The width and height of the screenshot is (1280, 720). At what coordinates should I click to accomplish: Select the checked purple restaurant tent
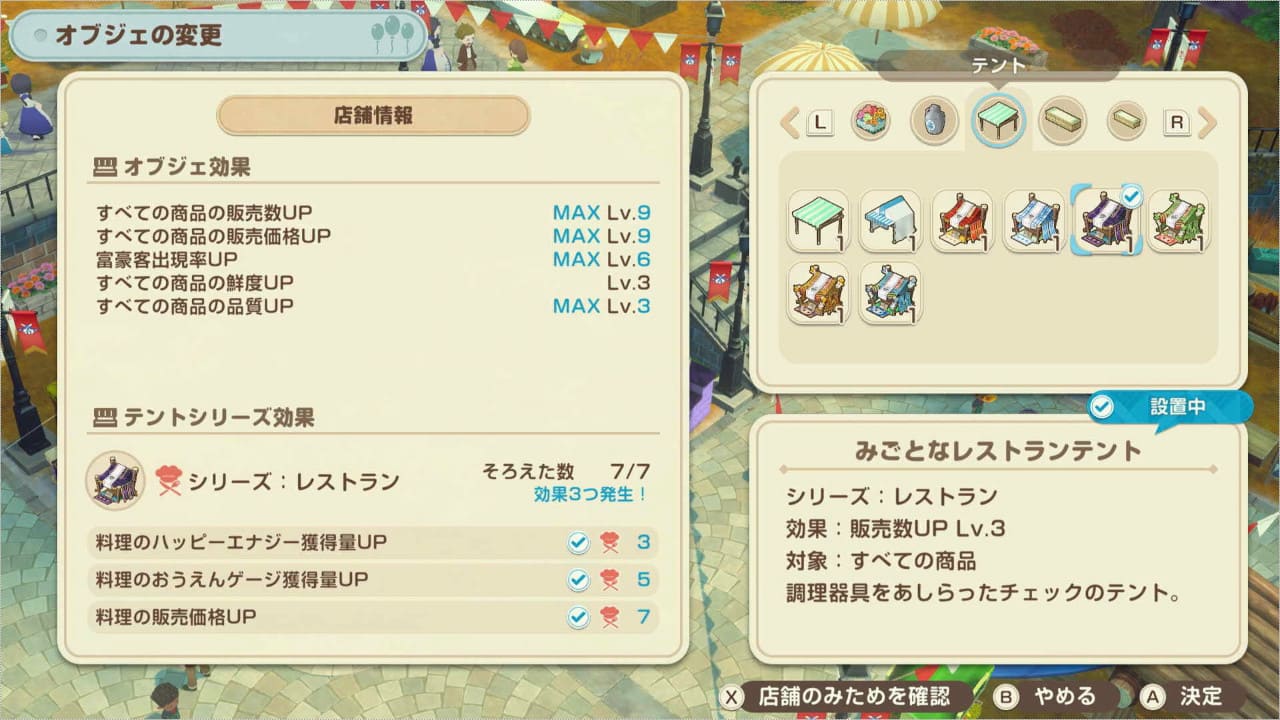click(x=1106, y=221)
